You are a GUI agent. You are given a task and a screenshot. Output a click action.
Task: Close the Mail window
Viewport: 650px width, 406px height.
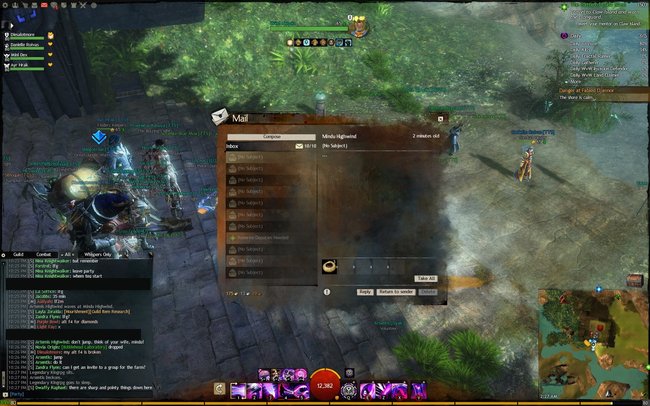(440, 119)
